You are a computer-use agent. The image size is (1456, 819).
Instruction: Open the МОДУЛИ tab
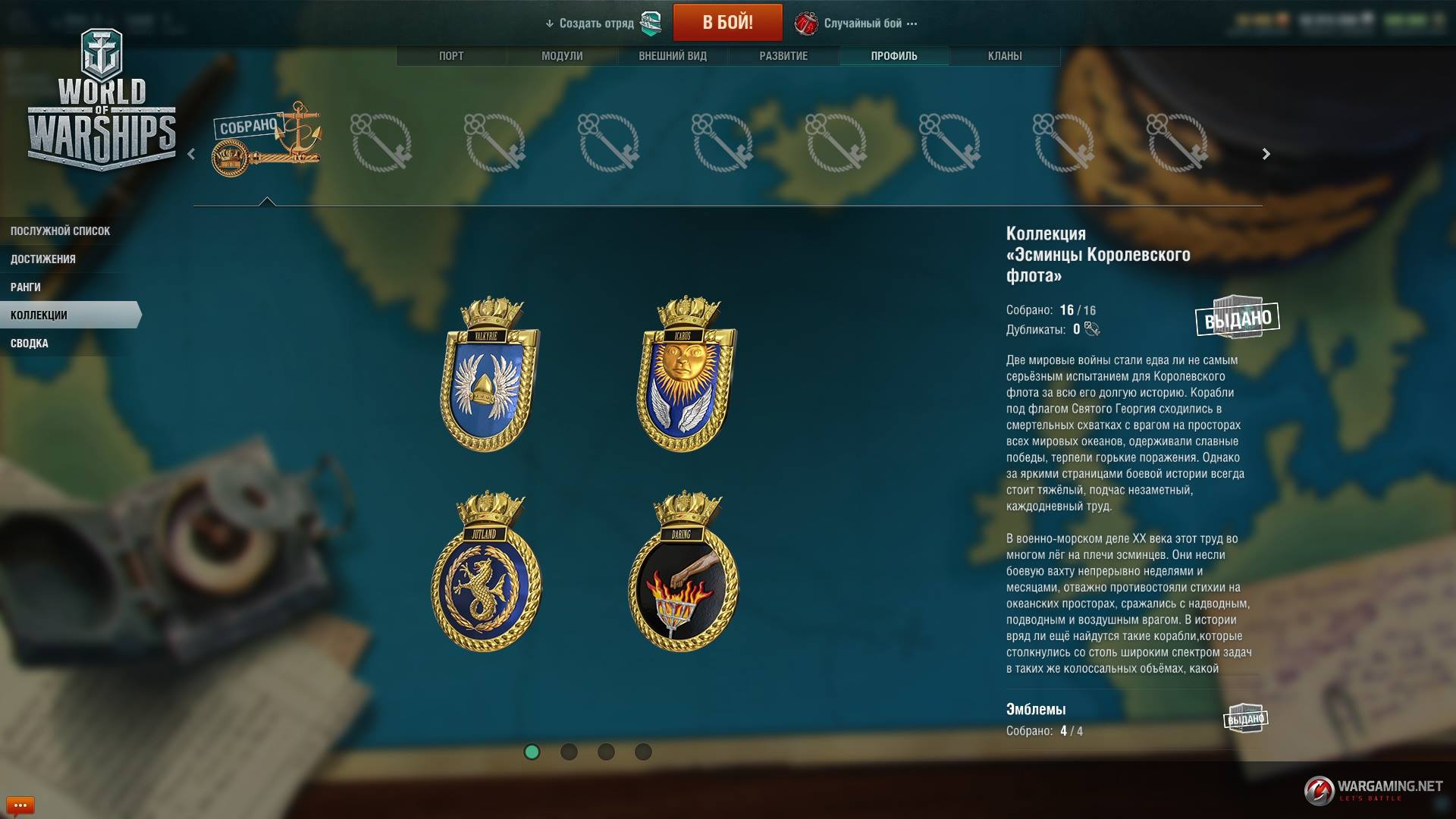pos(562,56)
